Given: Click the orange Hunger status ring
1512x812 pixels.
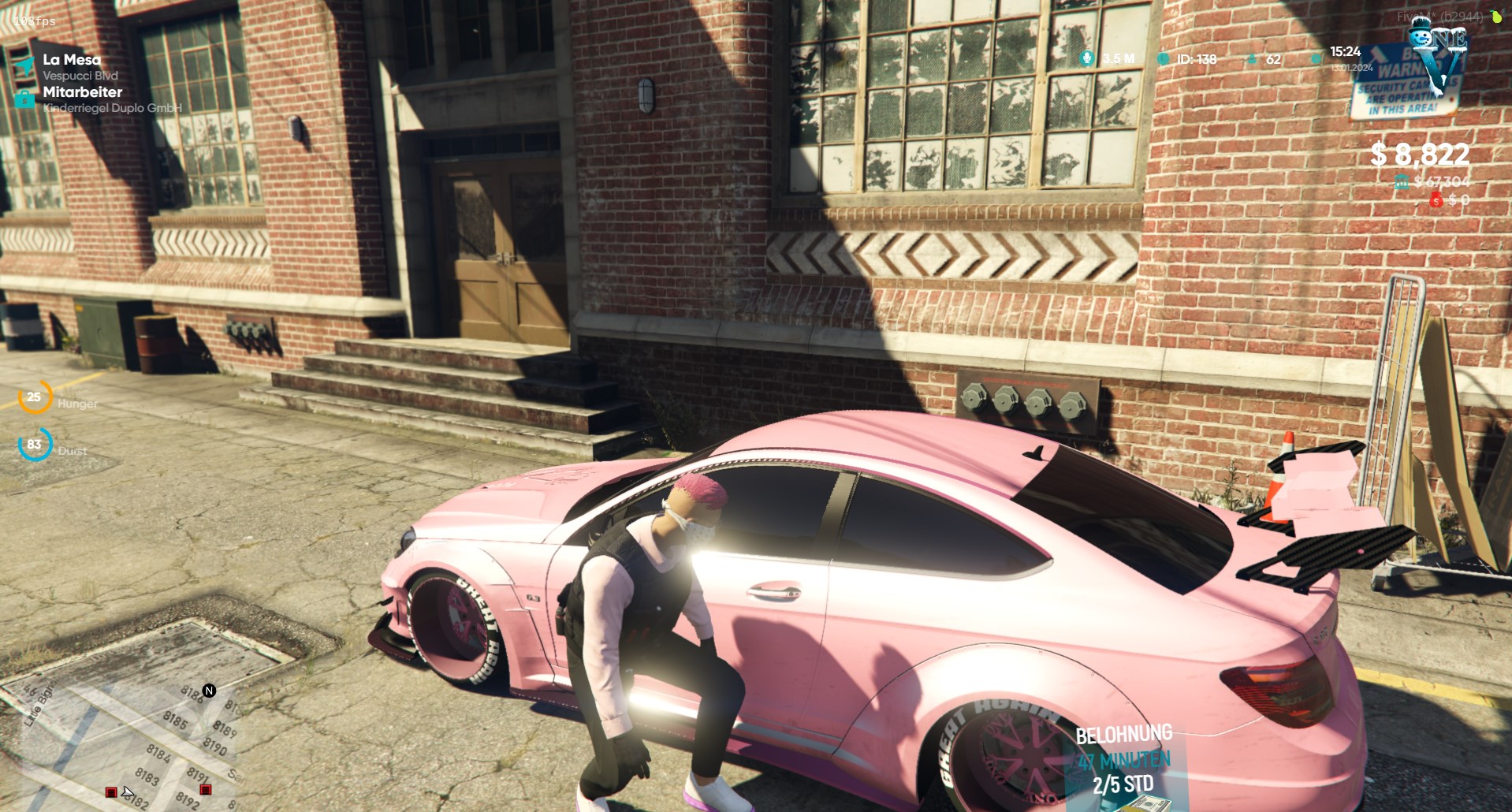Looking at the screenshot, I should coord(34,397).
